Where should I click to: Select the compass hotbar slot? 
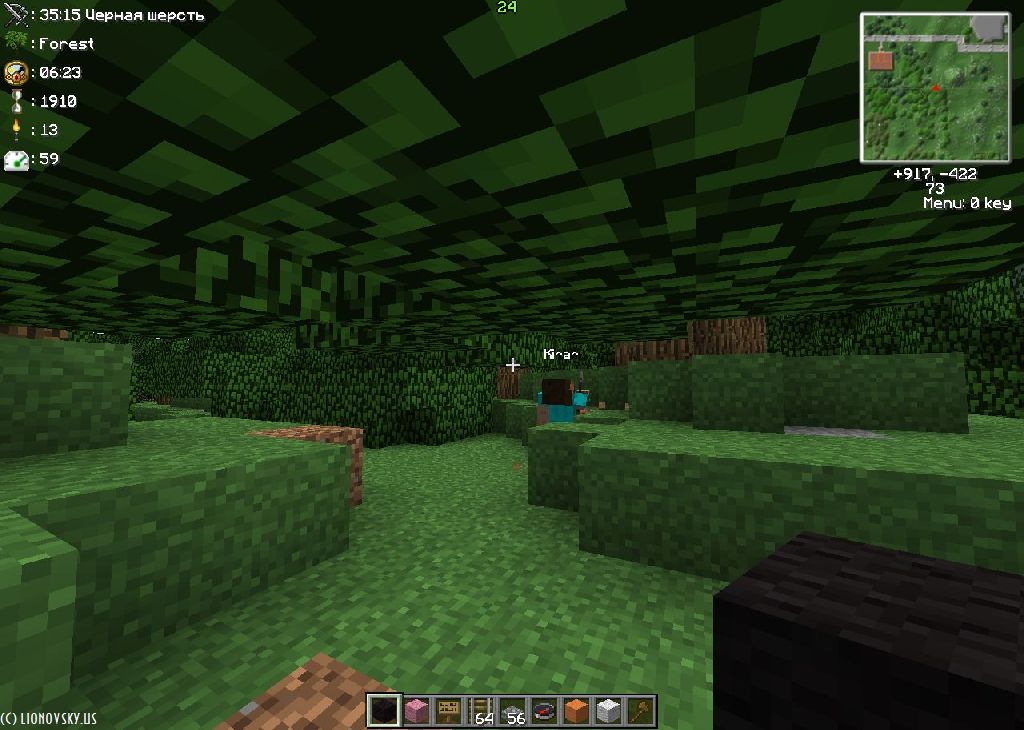(545, 711)
